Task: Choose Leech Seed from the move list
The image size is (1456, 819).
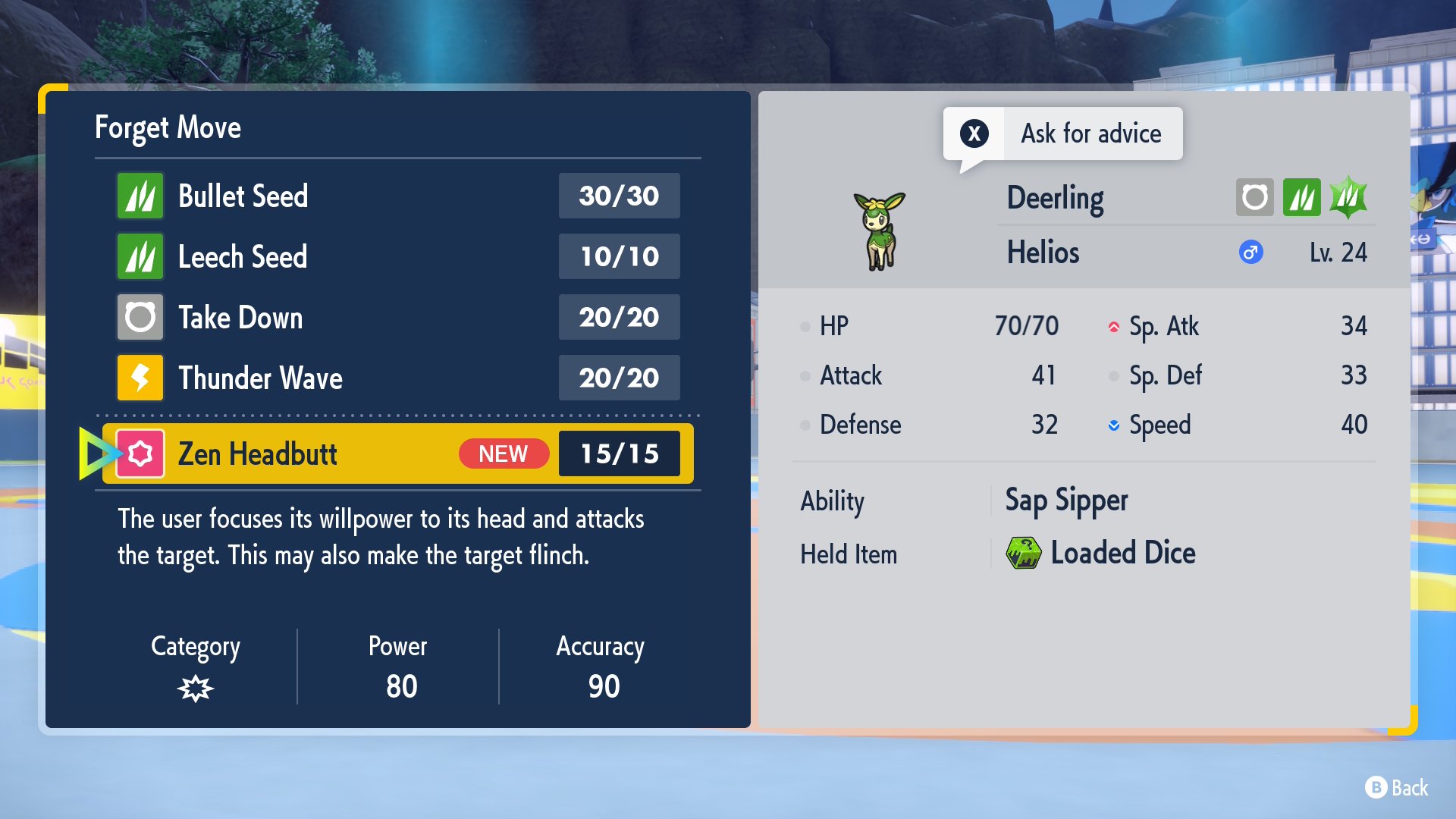Action: click(x=397, y=256)
